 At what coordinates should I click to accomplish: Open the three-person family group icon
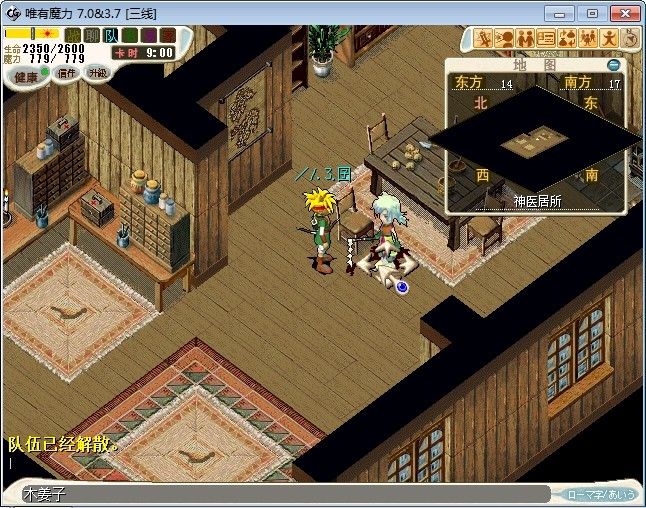588,38
